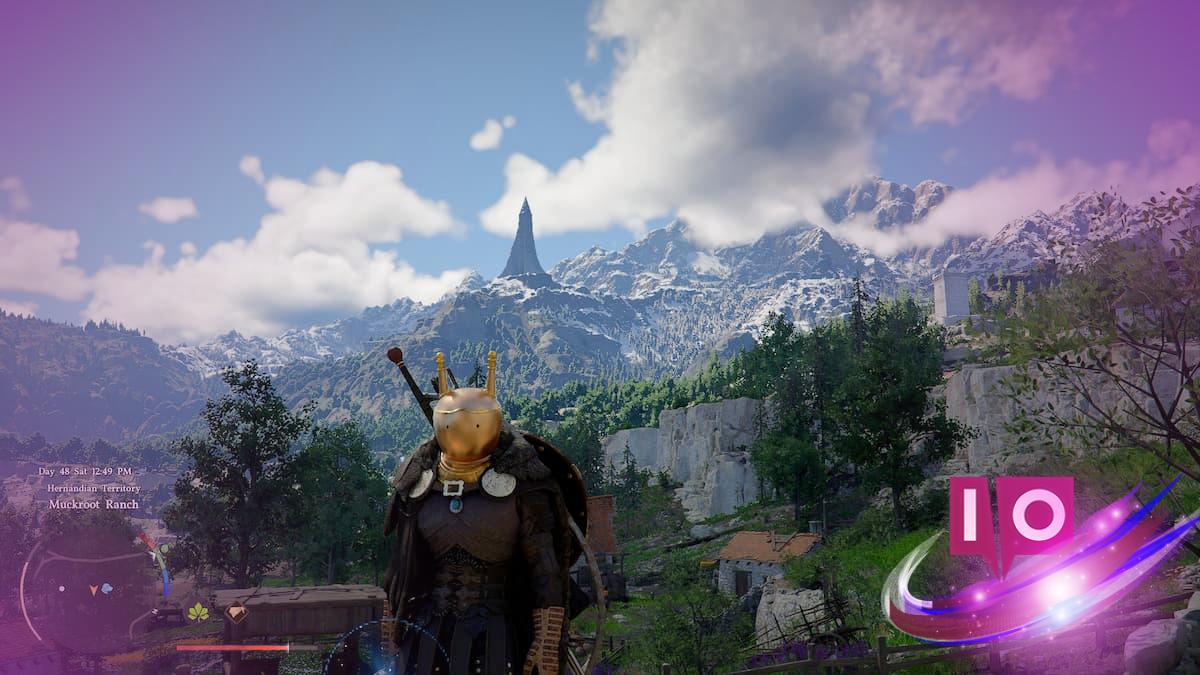The height and width of the screenshot is (675, 1200).
Task: Select the green leaf status icon
Action: coord(199,612)
